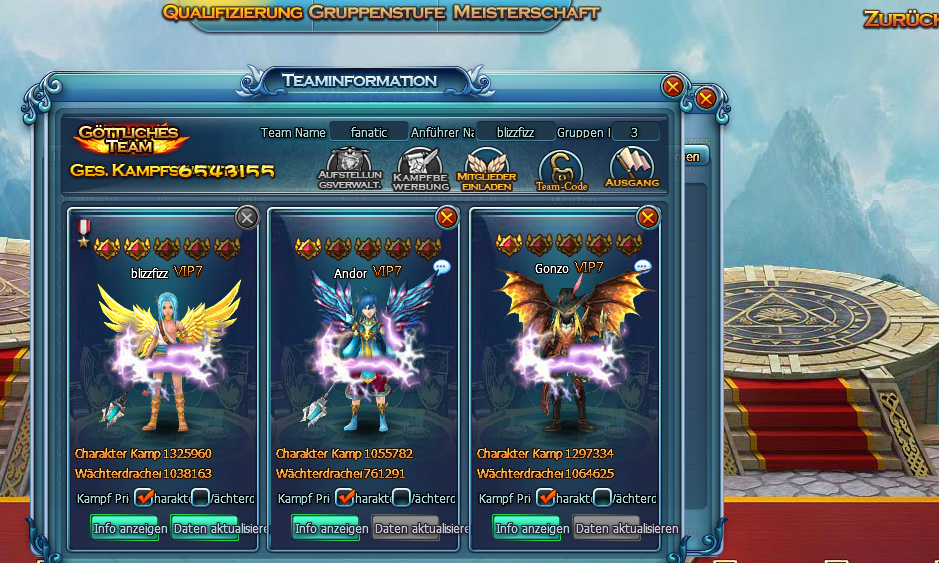The height and width of the screenshot is (563, 939).
Task: Open the chat bubble next to Gonzo
Action: coord(643,267)
